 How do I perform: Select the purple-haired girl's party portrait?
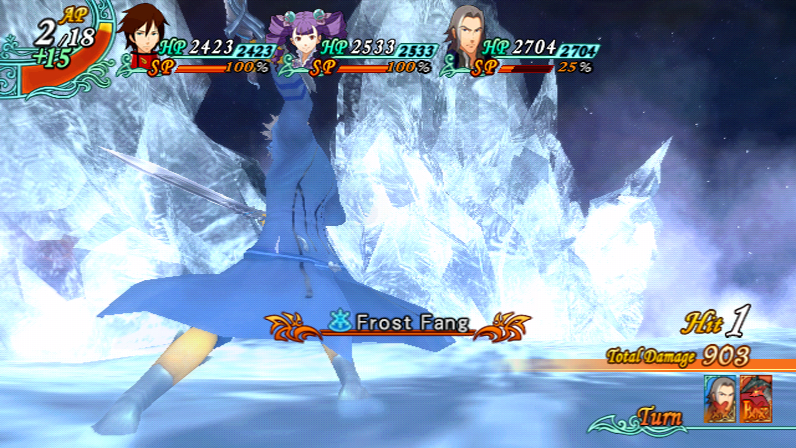[303, 39]
